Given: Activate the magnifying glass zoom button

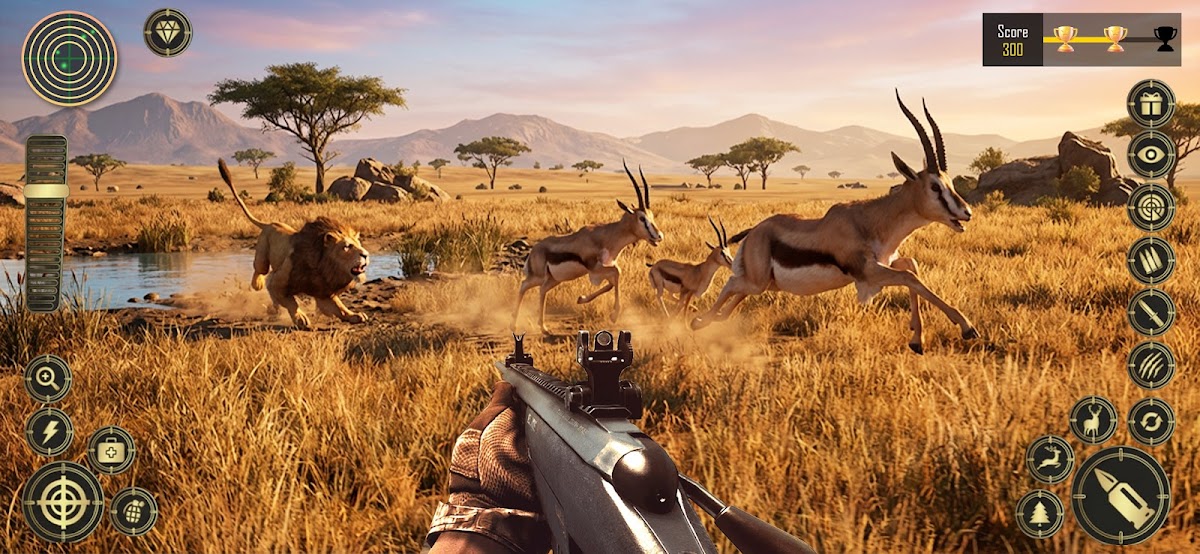Looking at the screenshot, I should click(48, 379).
